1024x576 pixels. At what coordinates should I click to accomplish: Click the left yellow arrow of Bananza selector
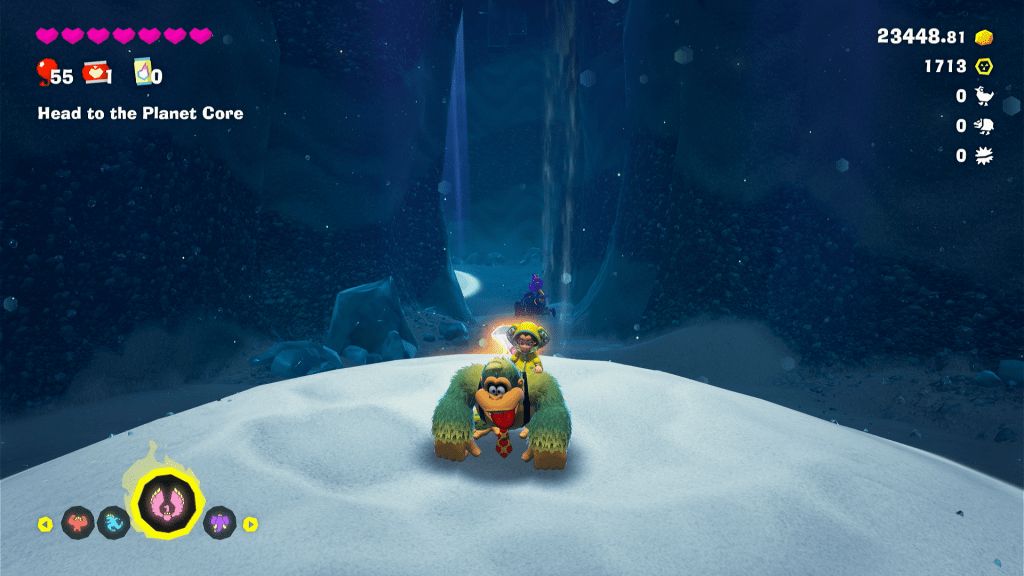(45, 523)
